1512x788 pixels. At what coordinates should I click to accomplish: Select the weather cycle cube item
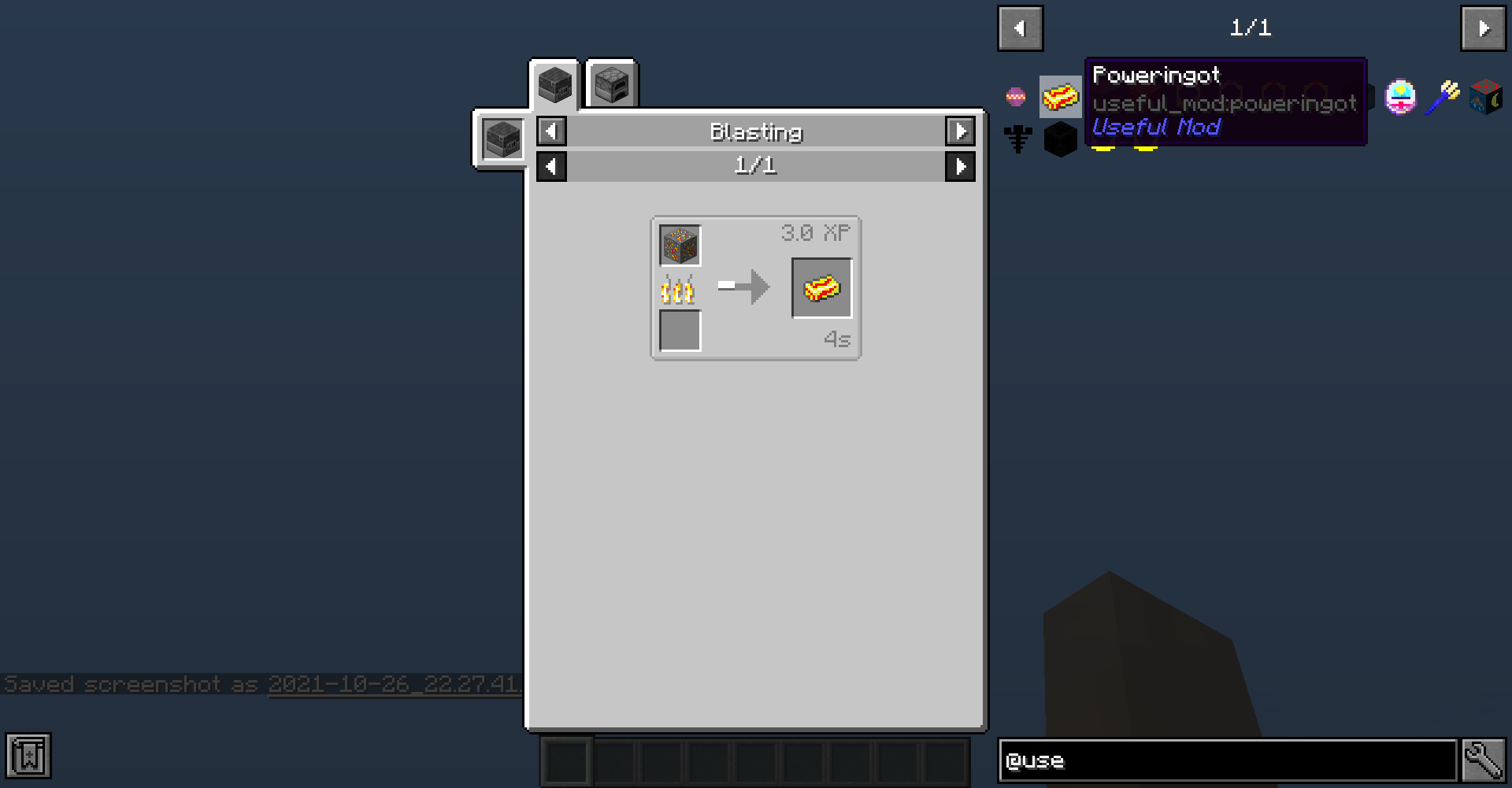(1485, 98)
